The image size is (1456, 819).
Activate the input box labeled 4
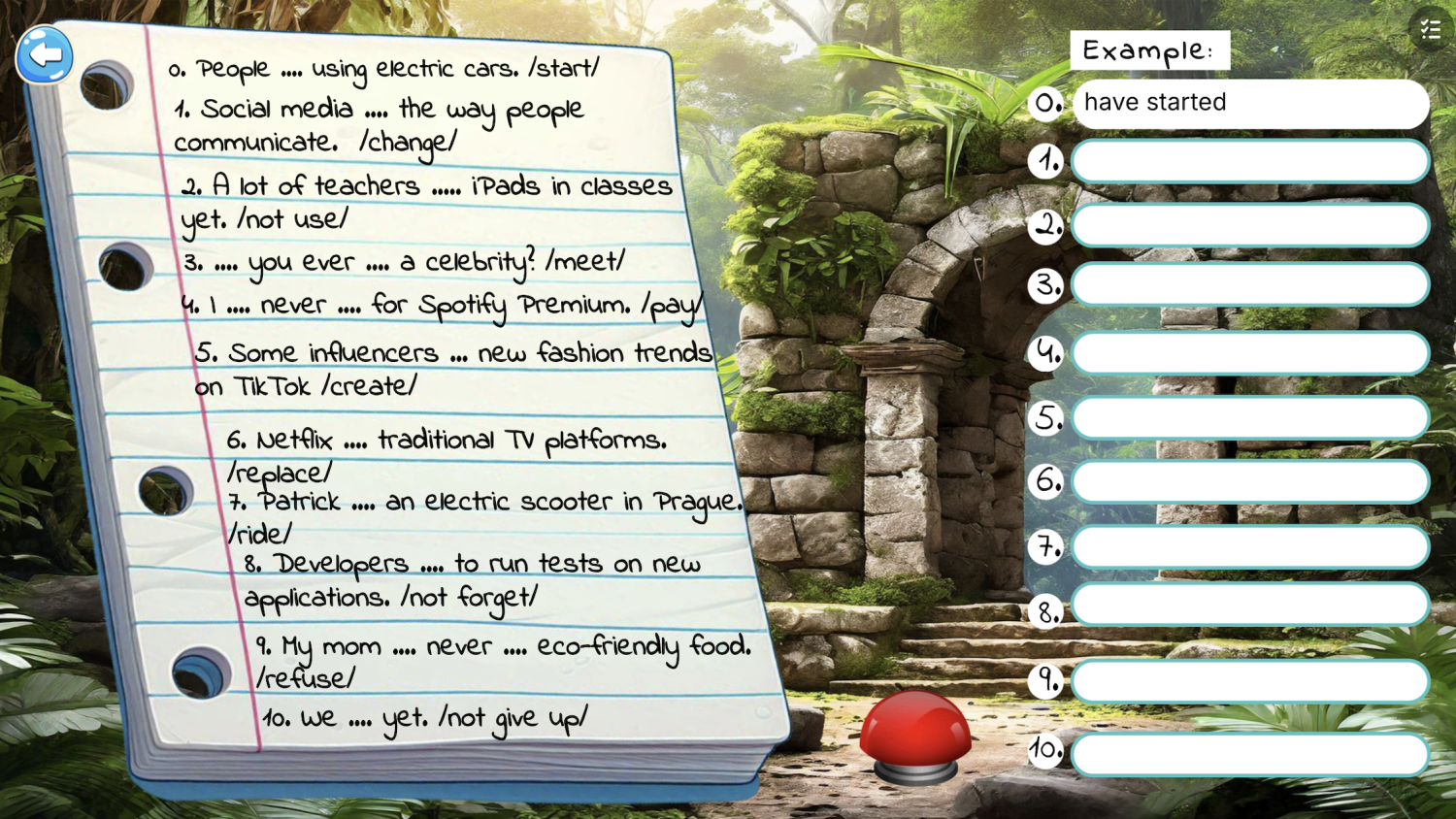[x=1250, y=353]
